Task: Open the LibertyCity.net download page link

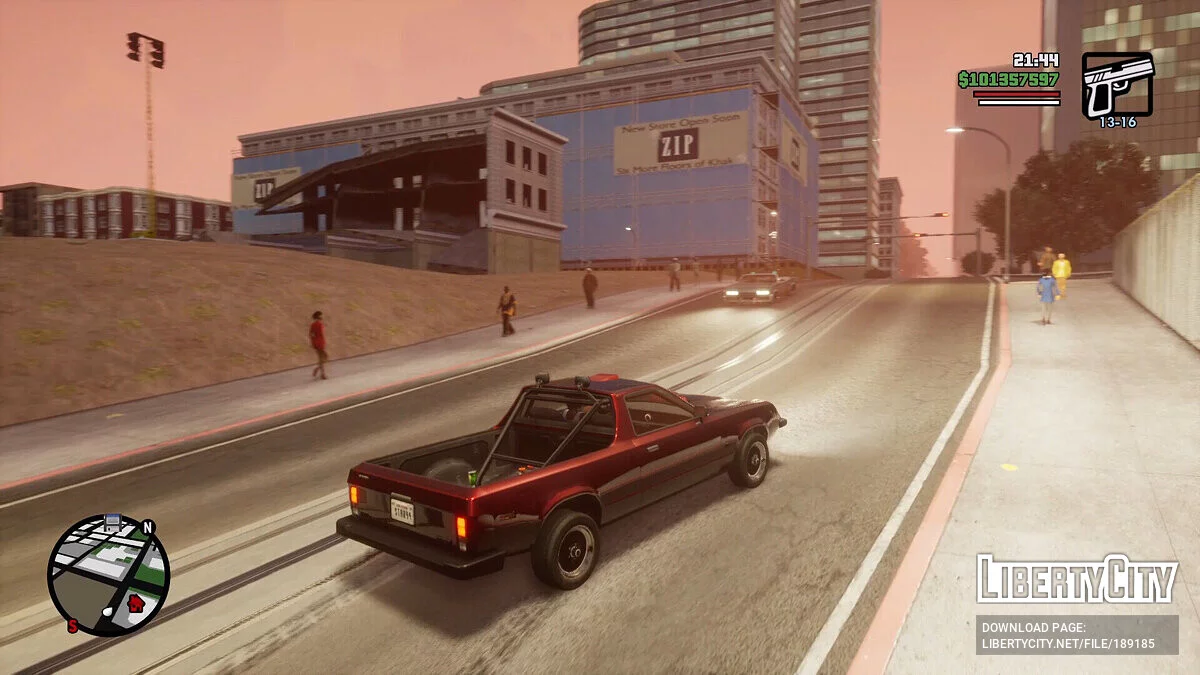Action: (x=1077, y=636)
